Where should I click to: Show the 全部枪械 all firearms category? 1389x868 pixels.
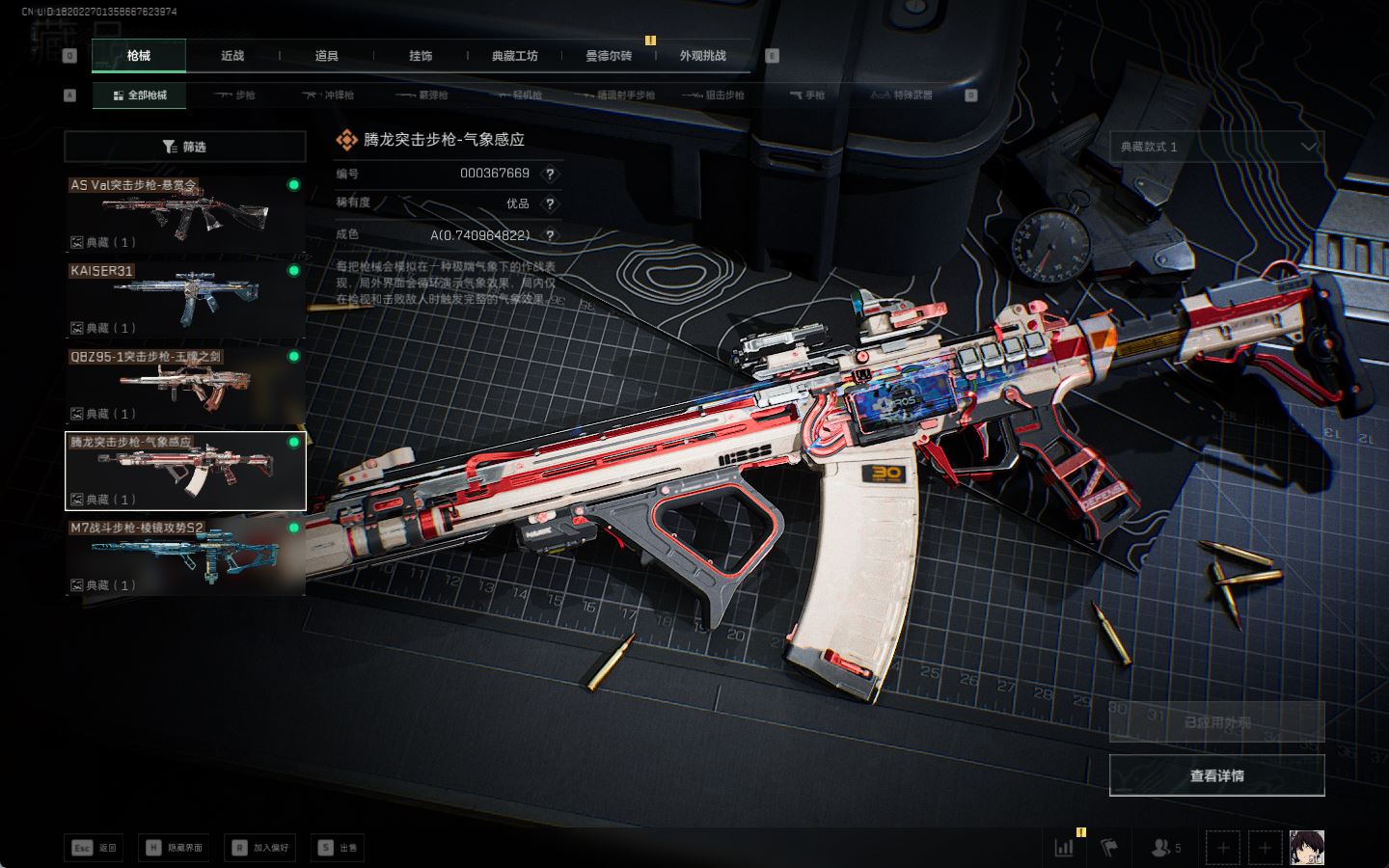tap(140, 95)
